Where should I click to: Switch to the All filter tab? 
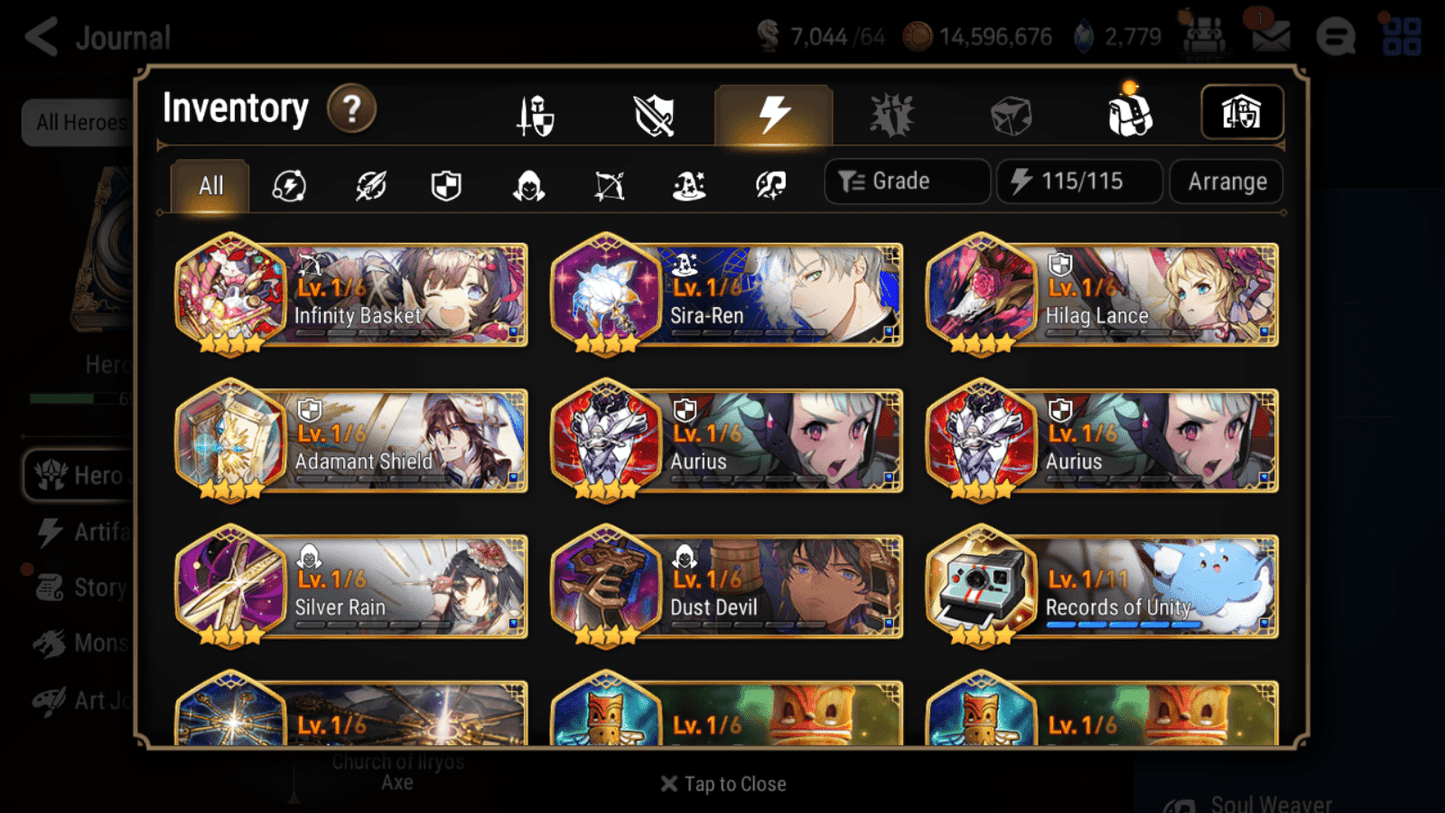tap(209, 185)
